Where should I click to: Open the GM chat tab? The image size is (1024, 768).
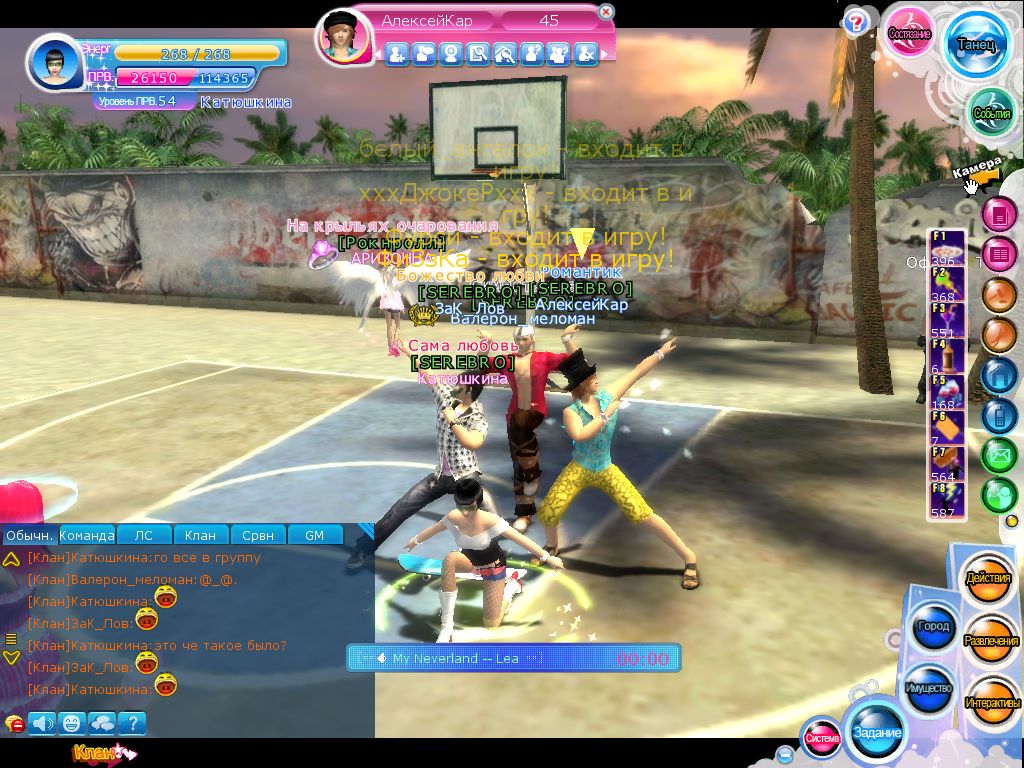[314, 536]
